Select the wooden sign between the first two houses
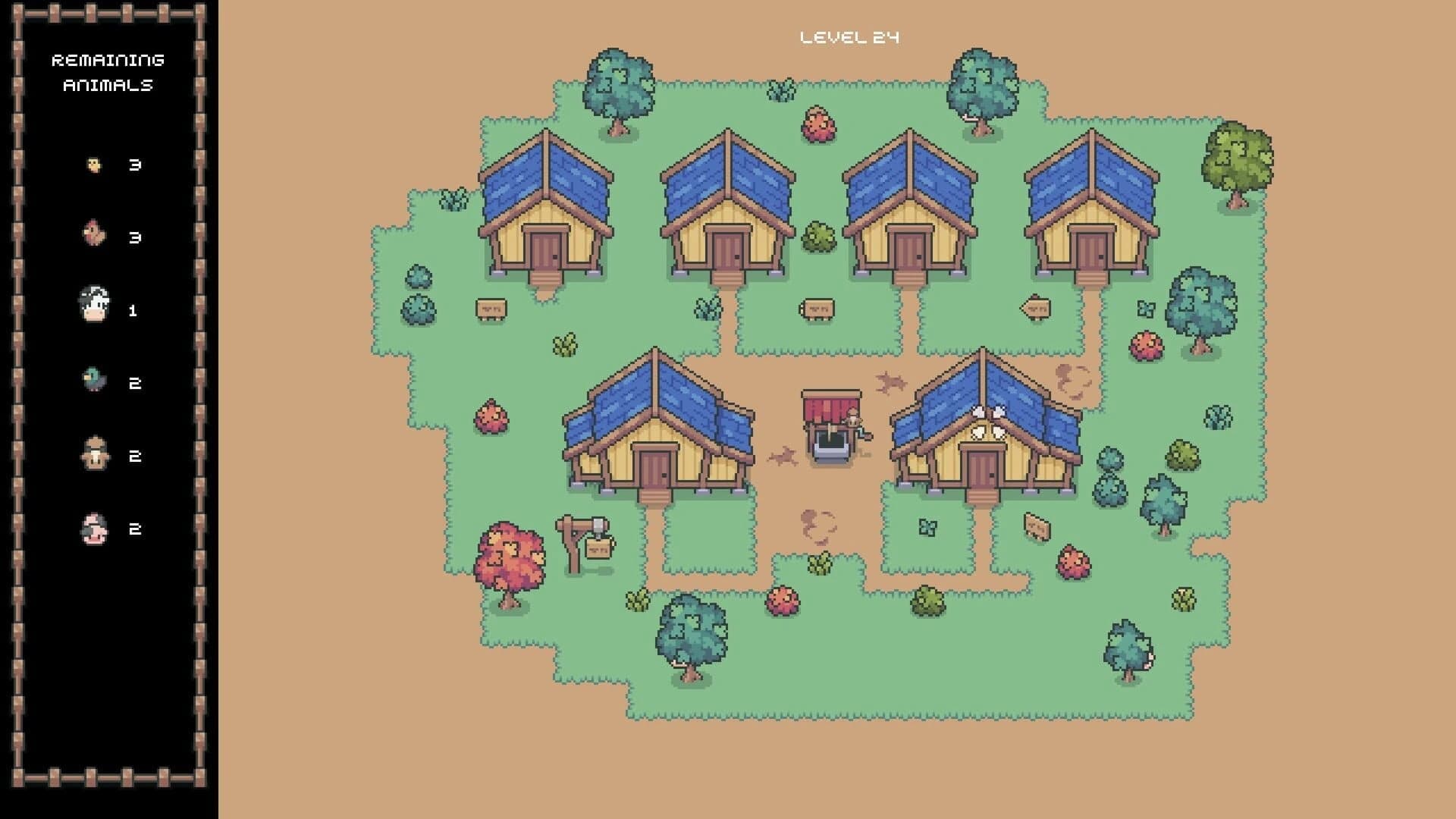 pyautogui.click(x=491, y=307)
